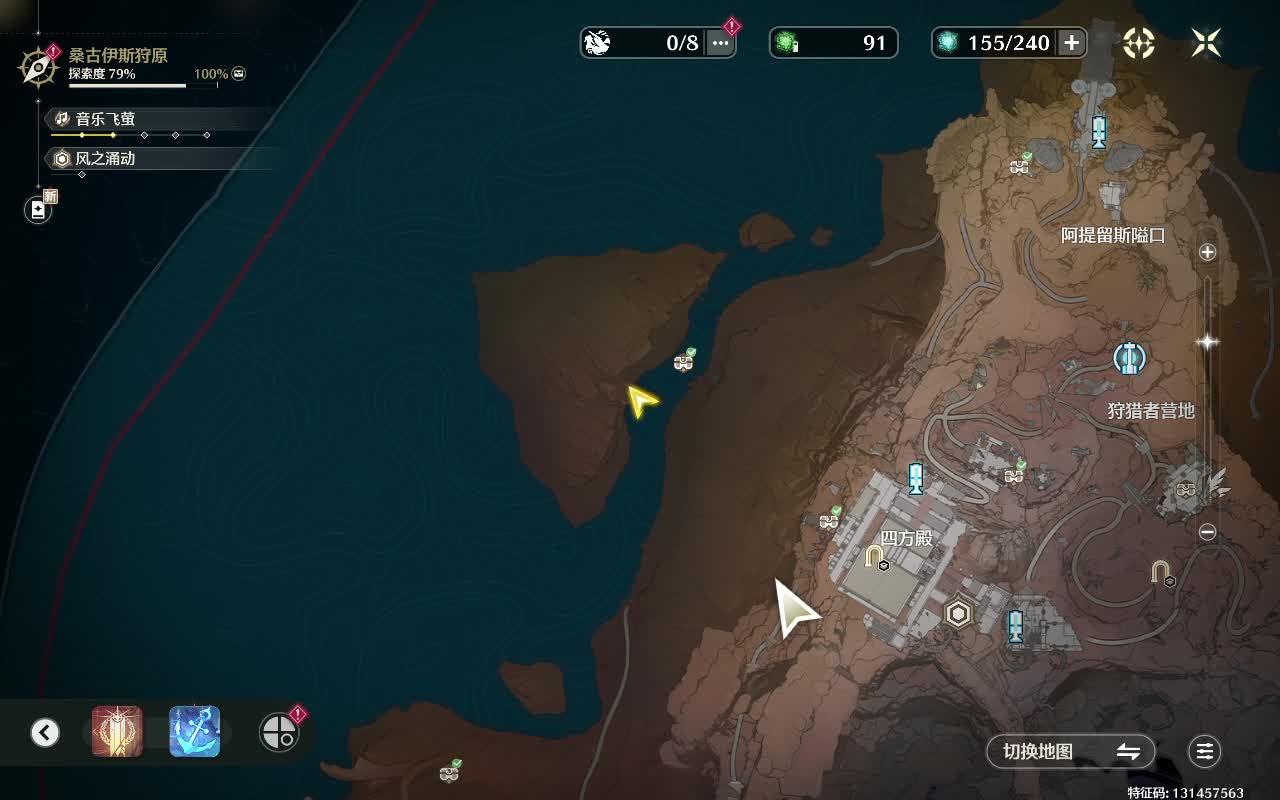
Task: Zoom out the map with minus
Action: pos(1207,532)
